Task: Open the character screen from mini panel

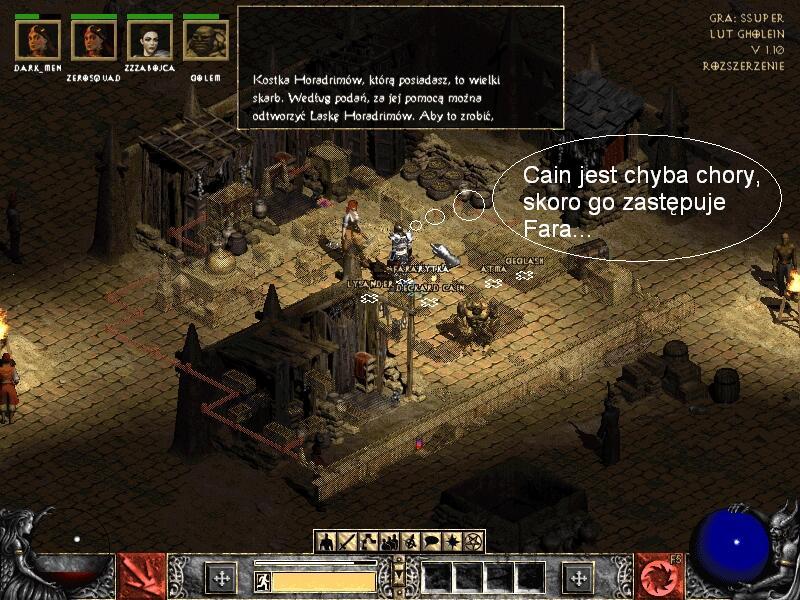Action: point(326,542)
